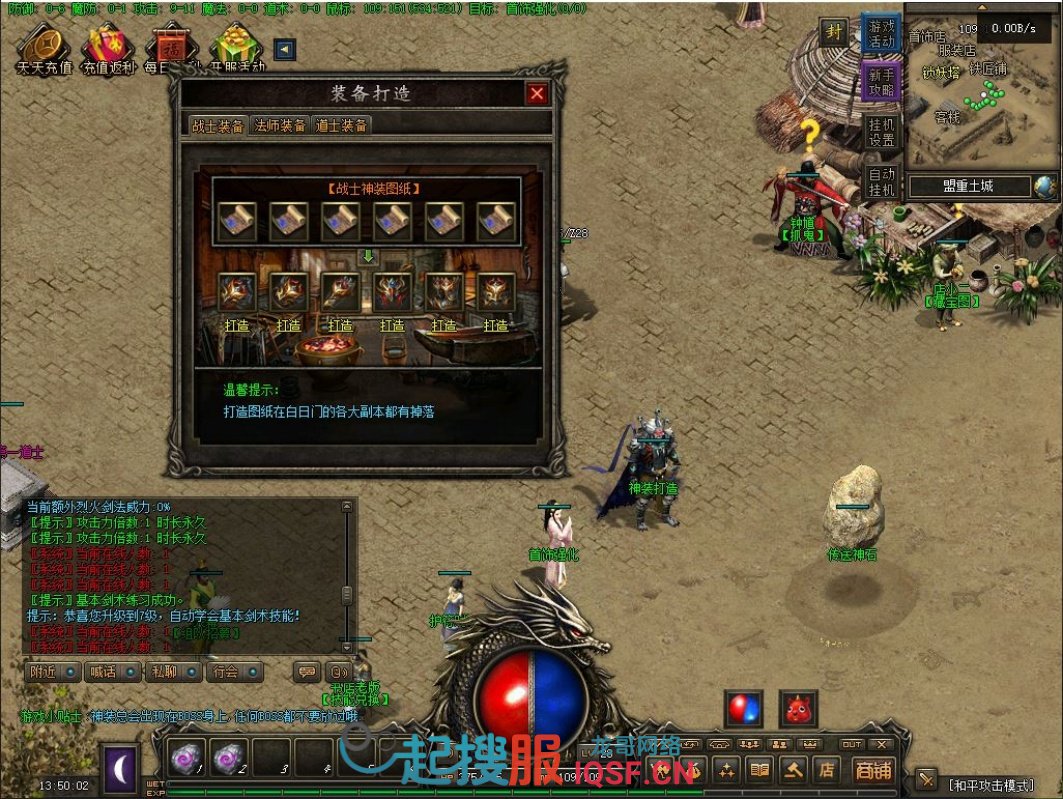Close the 装备打造 equipment forging window
The height and width of the screenshot is (799, 1063).
pyautogui.click(x=537, y=94)
